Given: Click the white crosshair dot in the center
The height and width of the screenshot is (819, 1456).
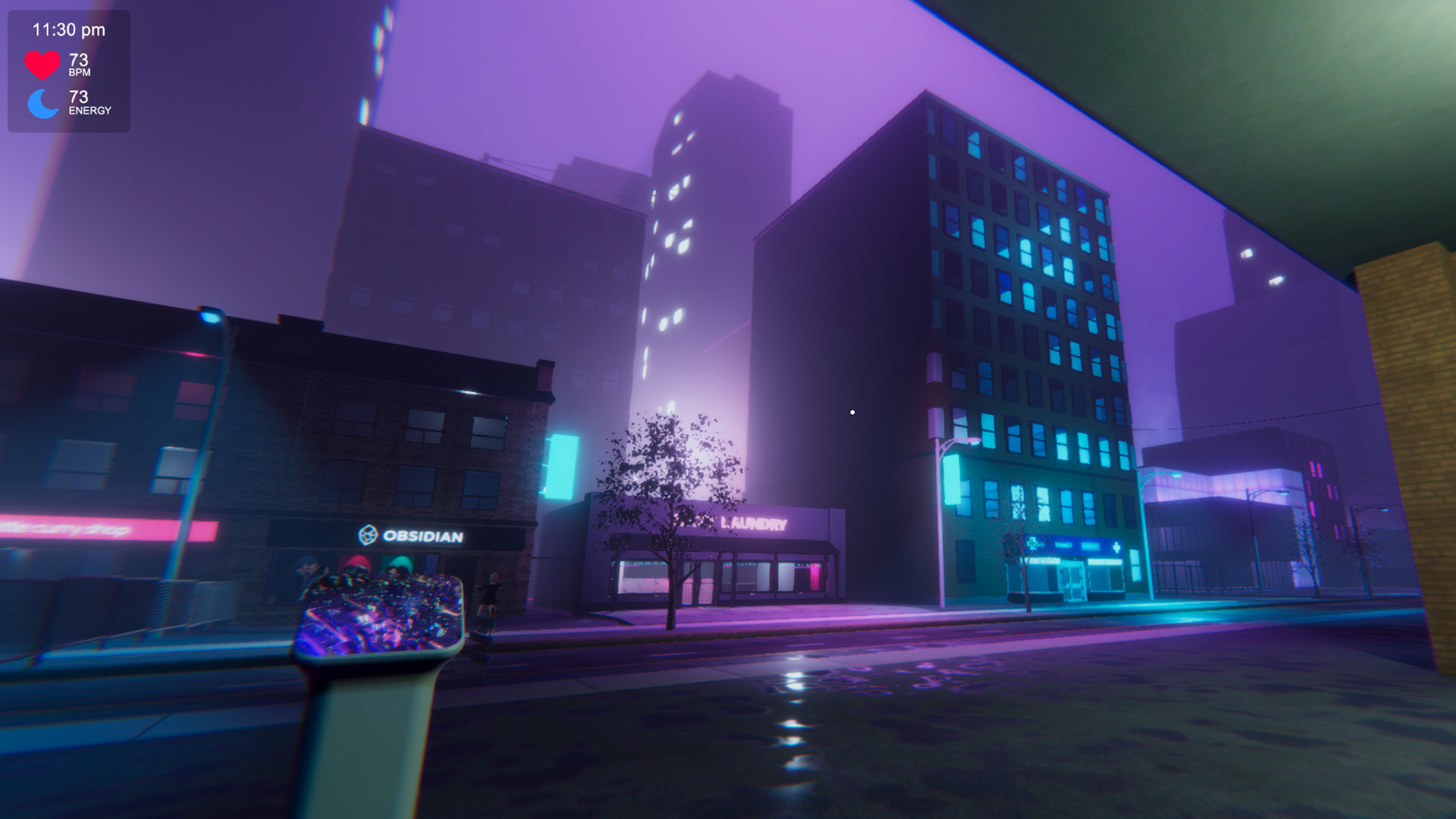Looking at the screenshot, I should pos(852,412).
